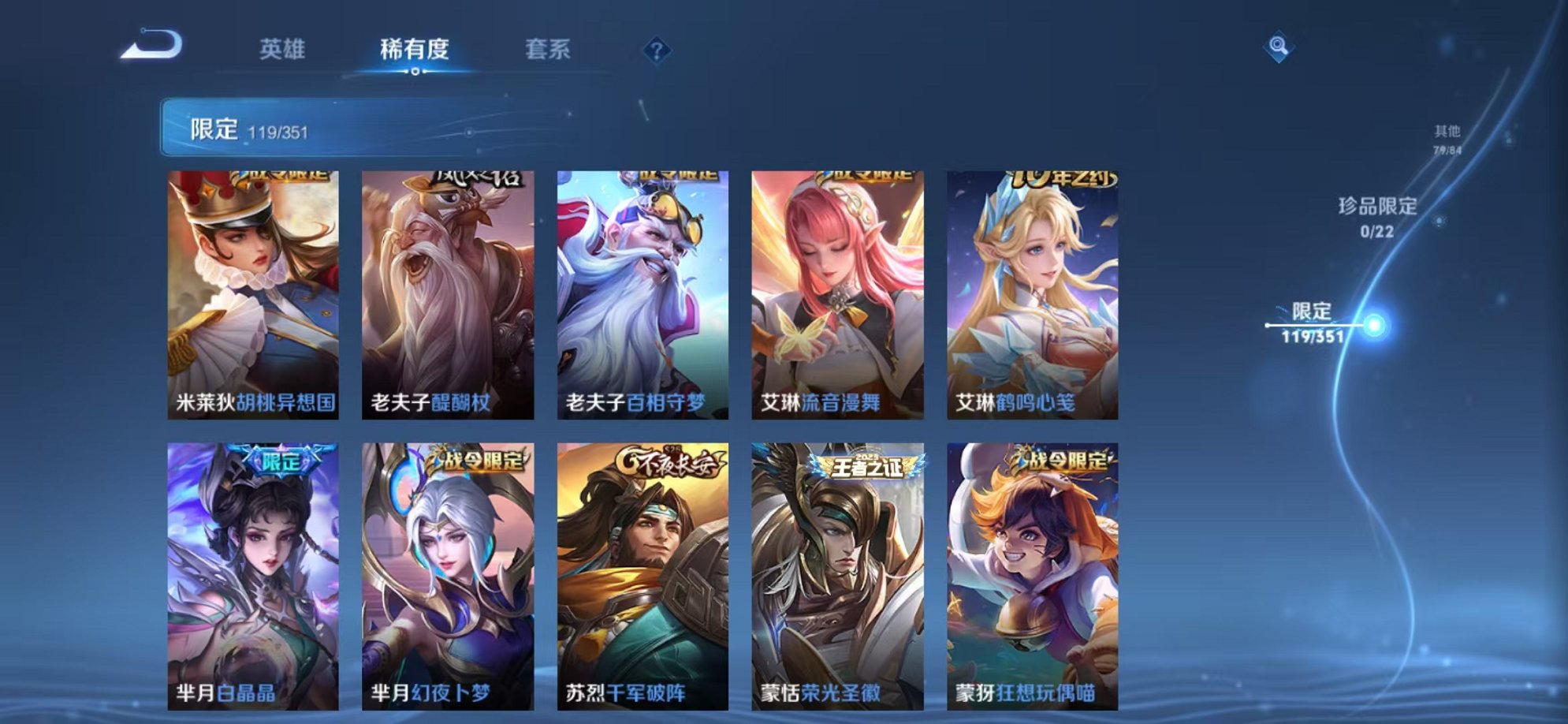Open search with the magnifier icon
The image size is (1568, 724).
tap(1278, 47)
